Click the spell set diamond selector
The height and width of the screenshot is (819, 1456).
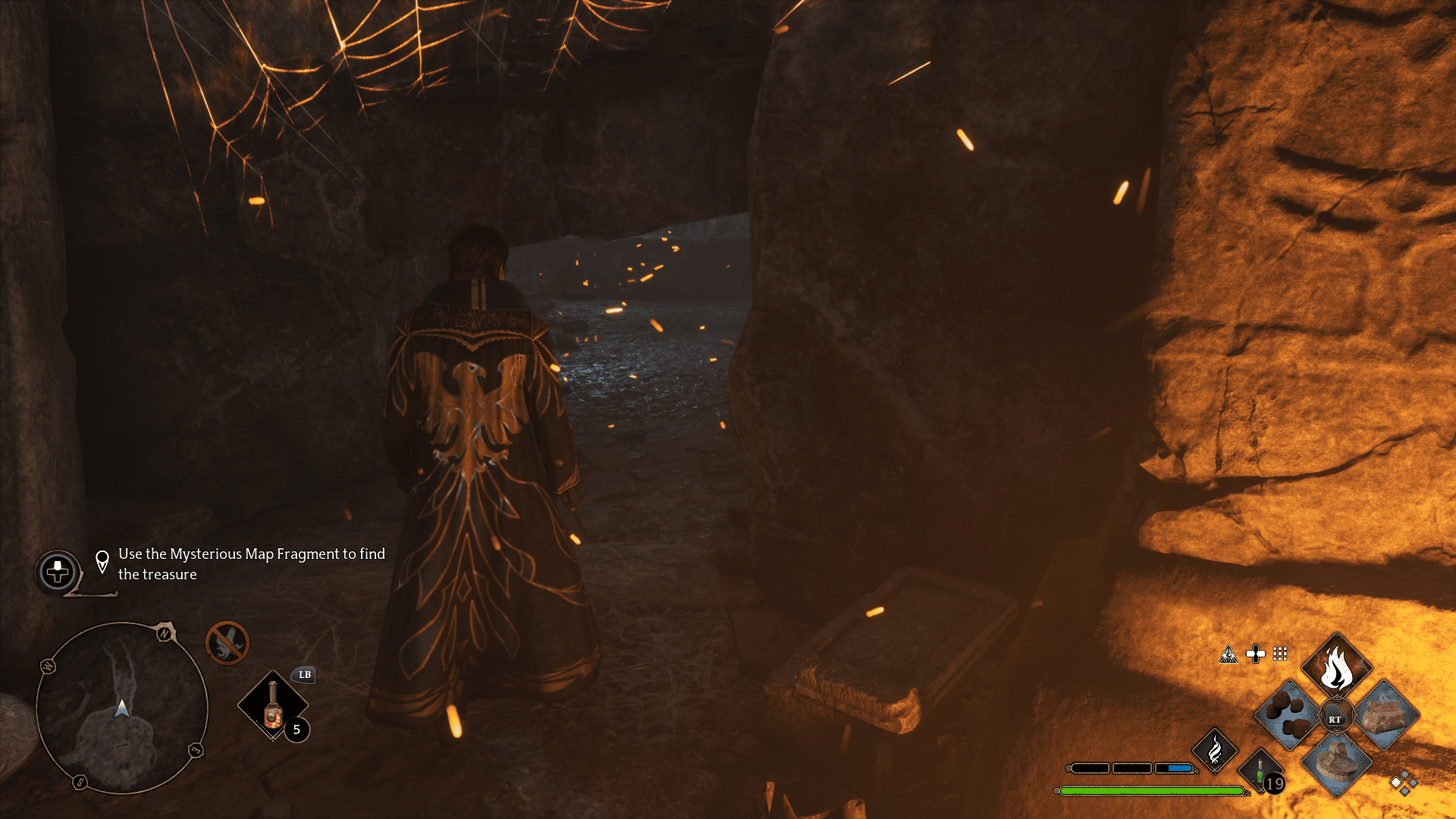coord(1404,783)
